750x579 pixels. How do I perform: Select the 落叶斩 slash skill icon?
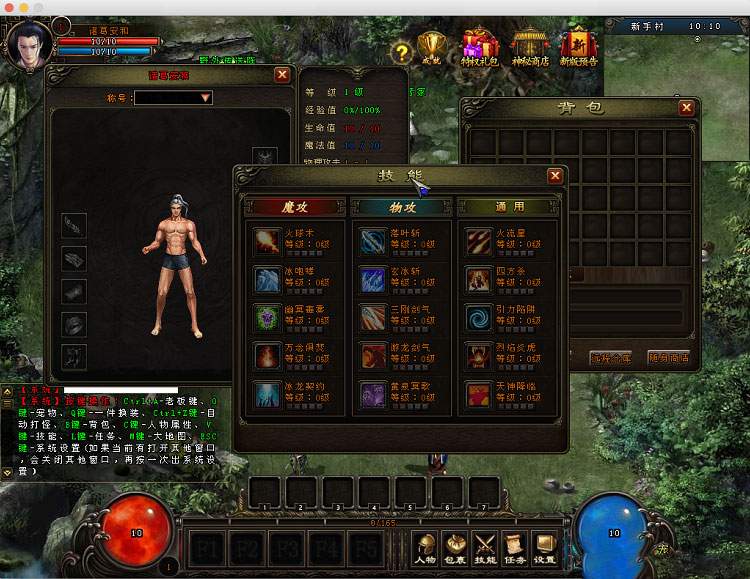point(373,241)
